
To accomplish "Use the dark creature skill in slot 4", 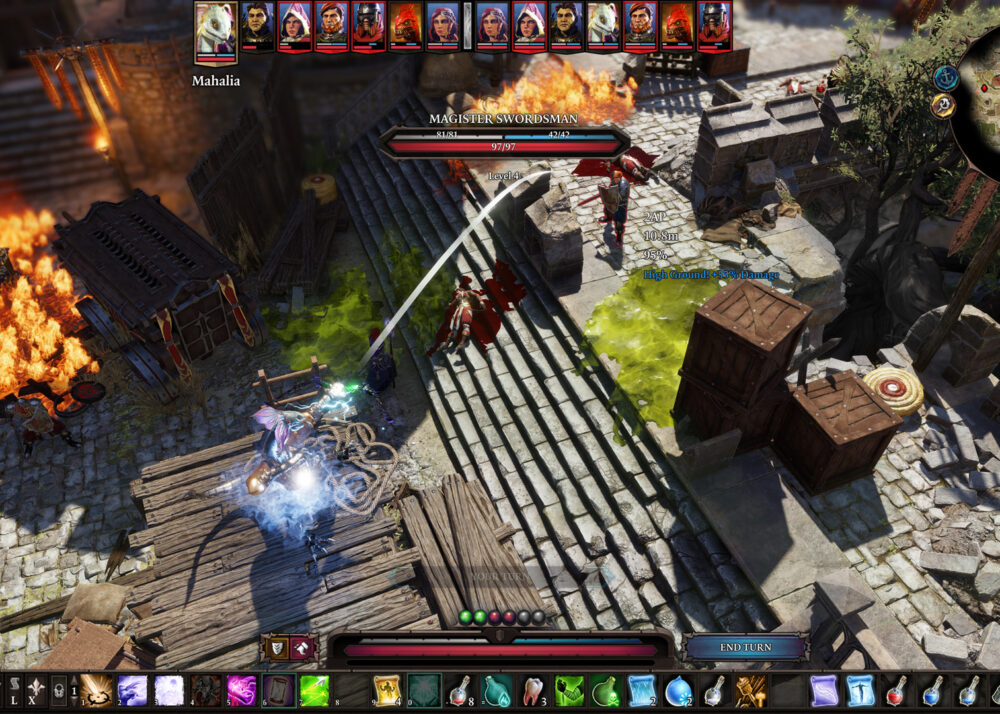I will coord(206,690).
